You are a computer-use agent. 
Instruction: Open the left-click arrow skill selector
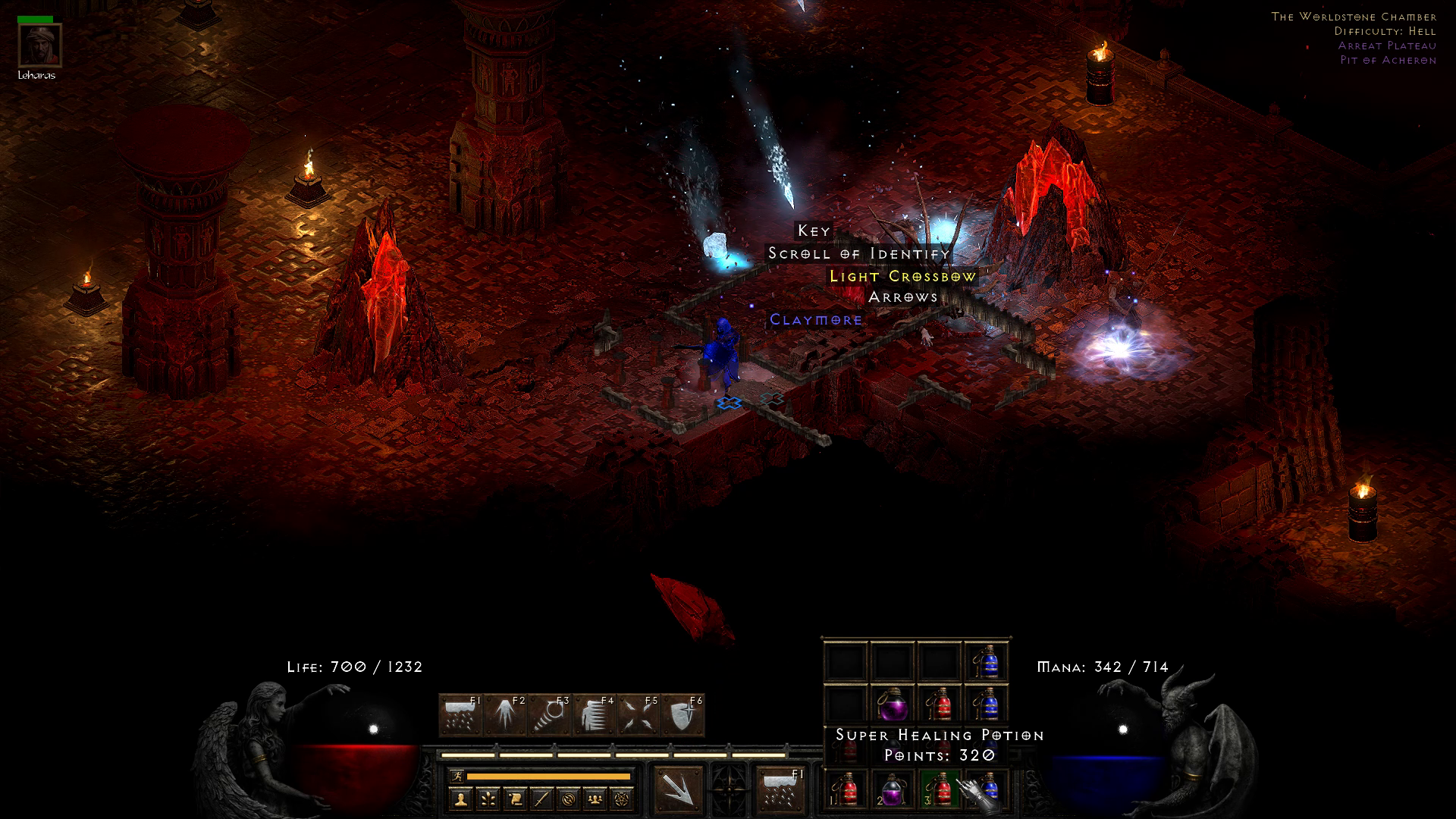[678, 789]
